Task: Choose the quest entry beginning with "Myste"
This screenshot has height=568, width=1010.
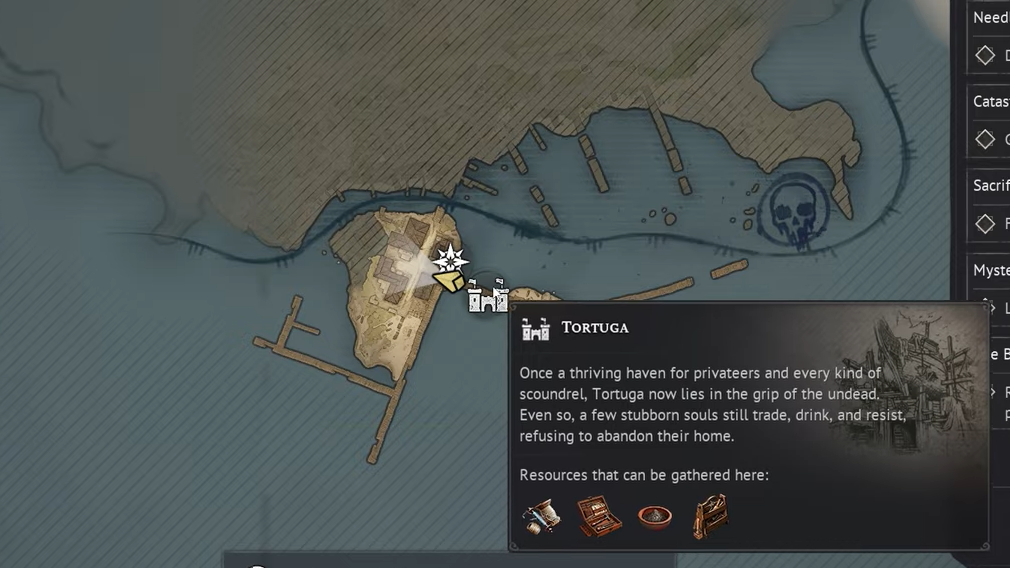Action: click(x=990, y=271)
